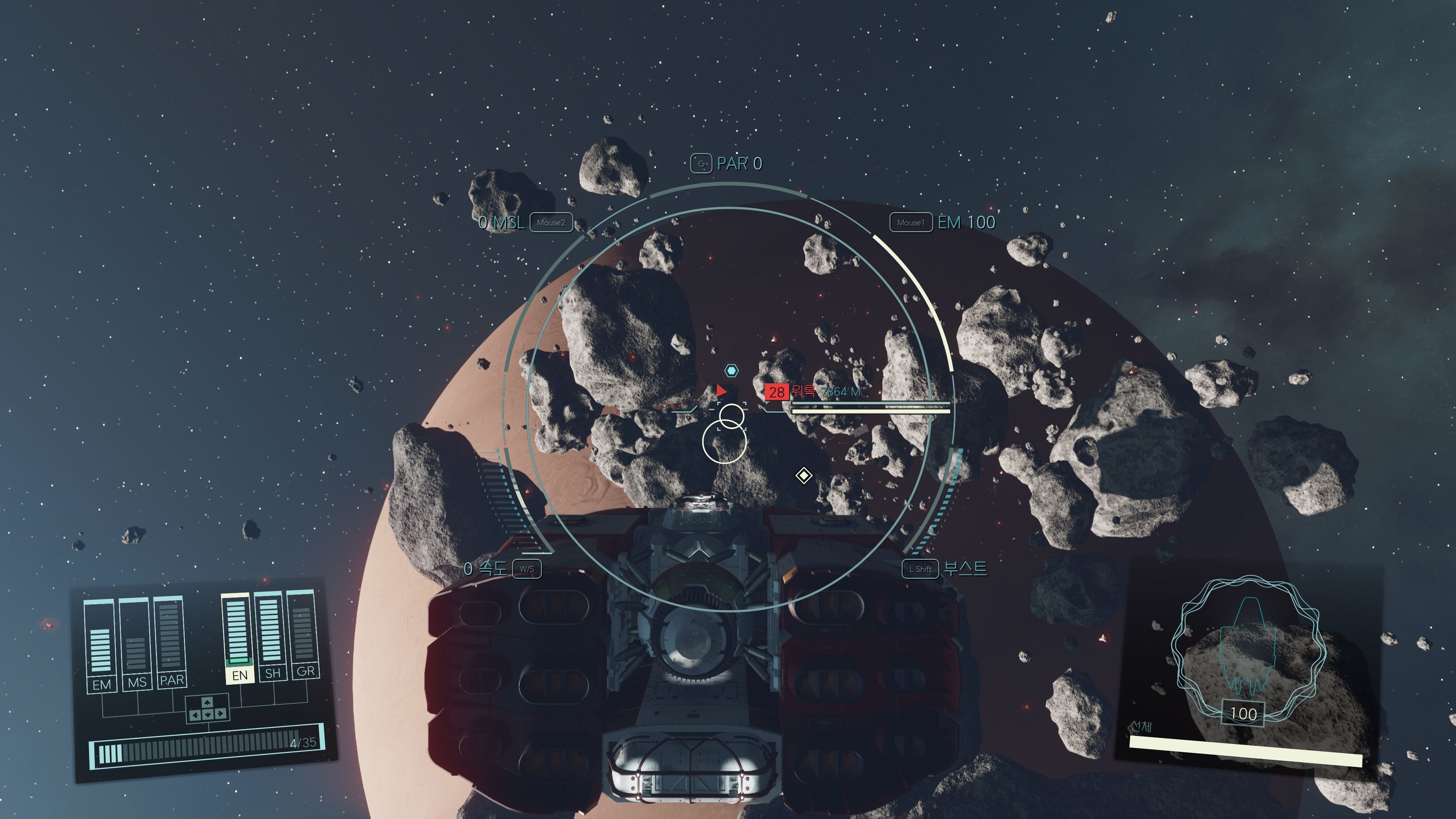Target the red enemy ship arrow marker
This screenshot has height=819, width=1456.
721,391
